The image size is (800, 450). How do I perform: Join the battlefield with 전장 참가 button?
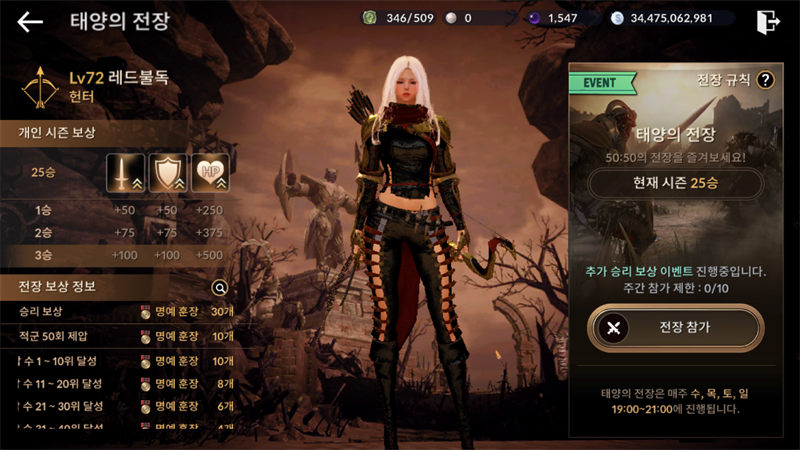(675, 327)
